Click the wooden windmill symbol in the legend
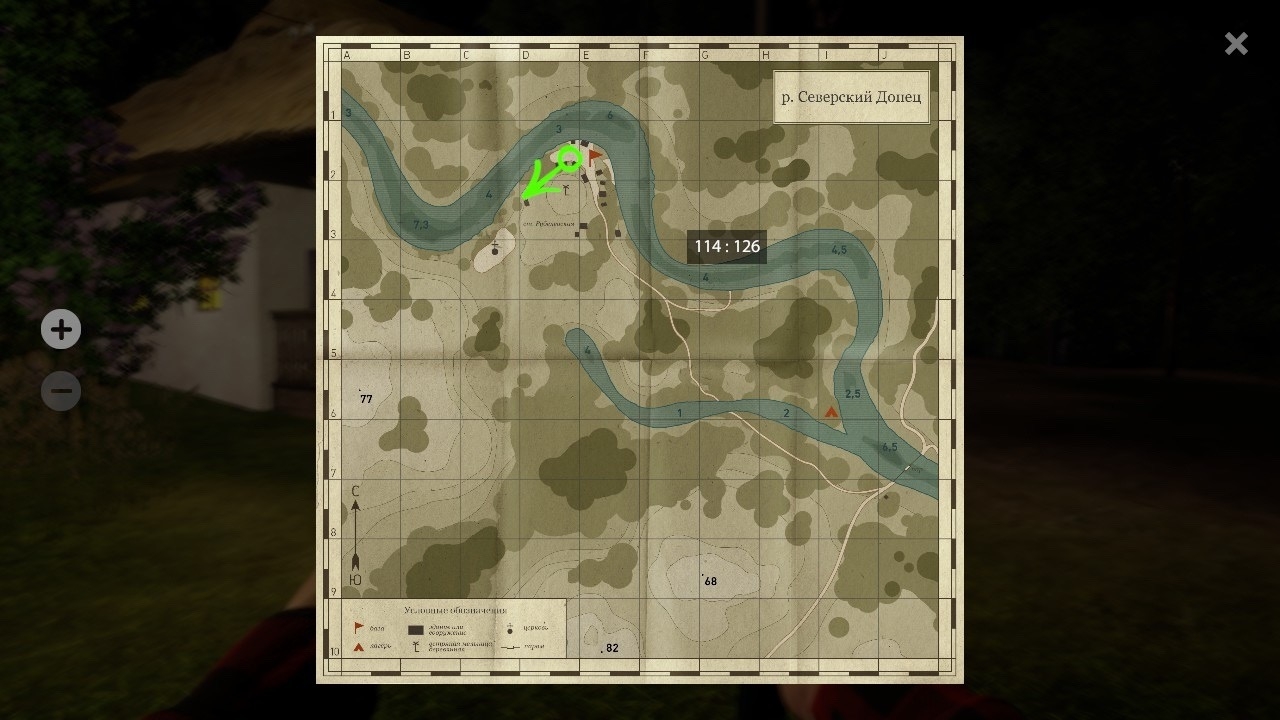The image size is (1280, 720). pos(416,646)
